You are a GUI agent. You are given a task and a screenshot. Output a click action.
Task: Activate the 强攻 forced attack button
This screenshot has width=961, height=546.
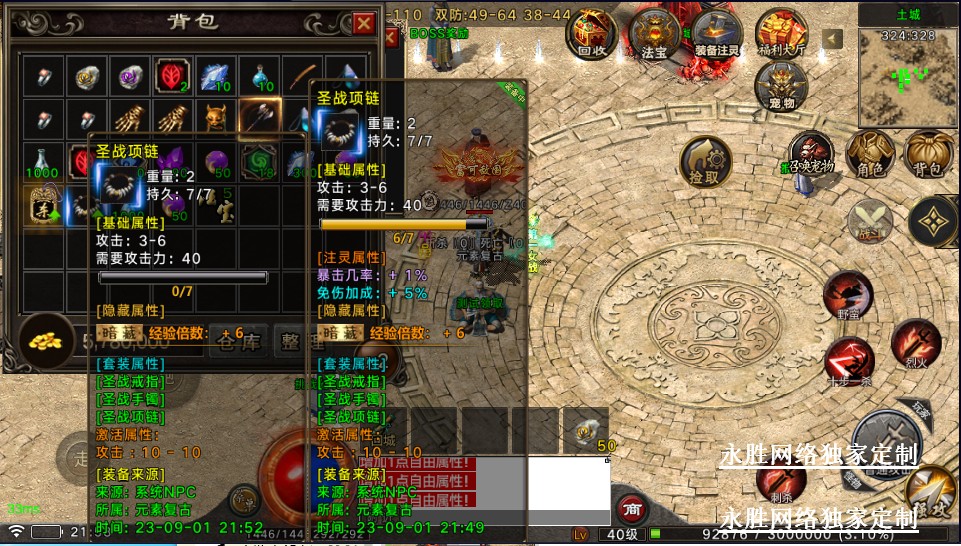coord(930,490)
